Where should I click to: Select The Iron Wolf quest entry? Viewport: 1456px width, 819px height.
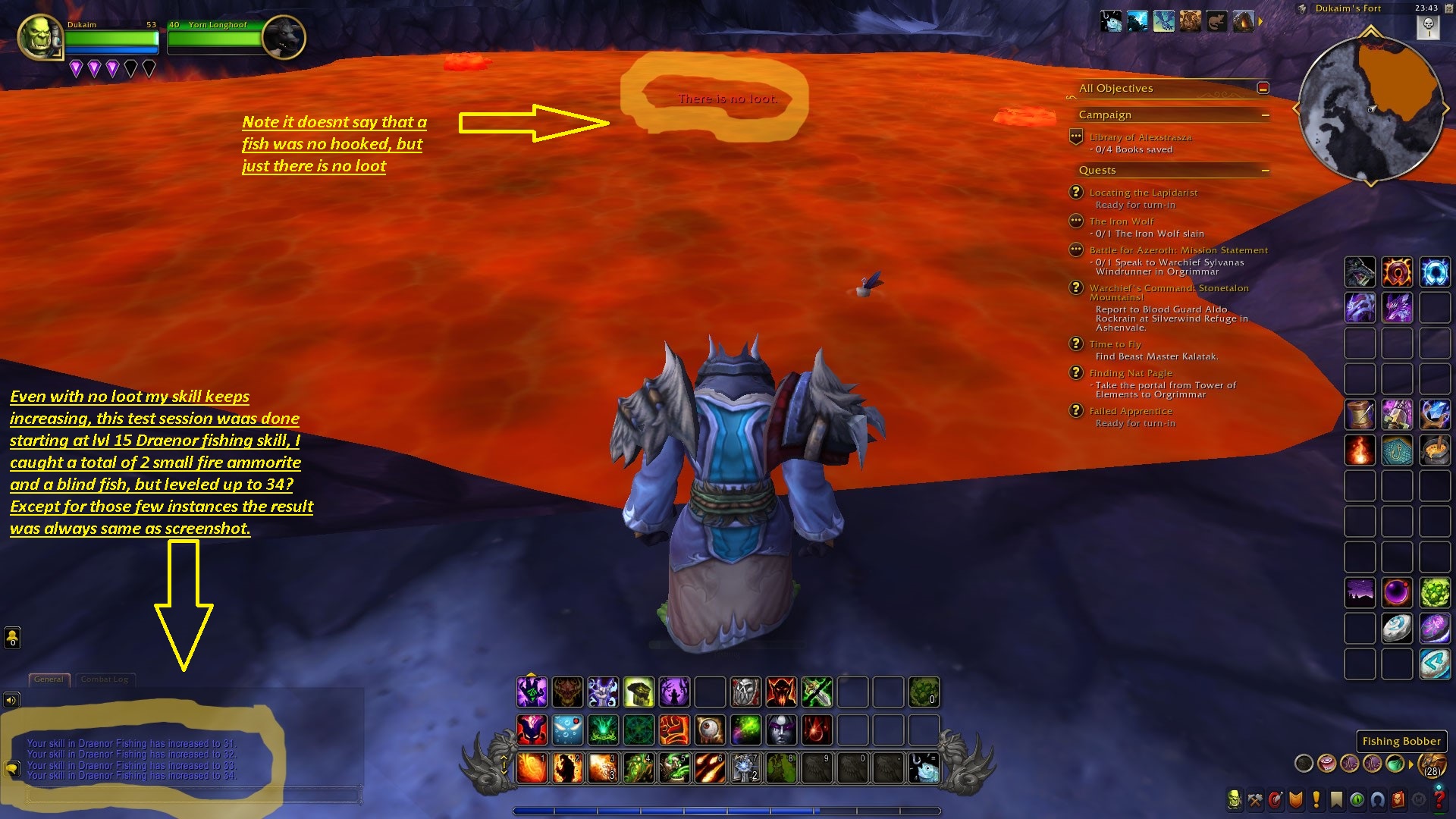tap(1121, 221)
